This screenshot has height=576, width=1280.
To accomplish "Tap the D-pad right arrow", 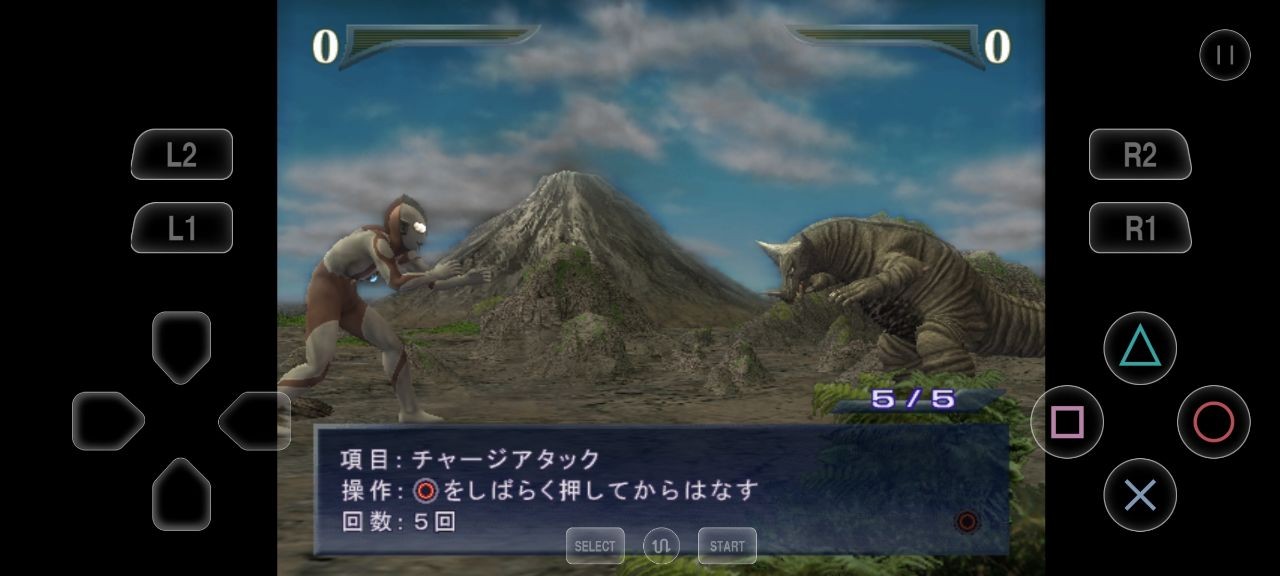I will (x=254, y=421).
